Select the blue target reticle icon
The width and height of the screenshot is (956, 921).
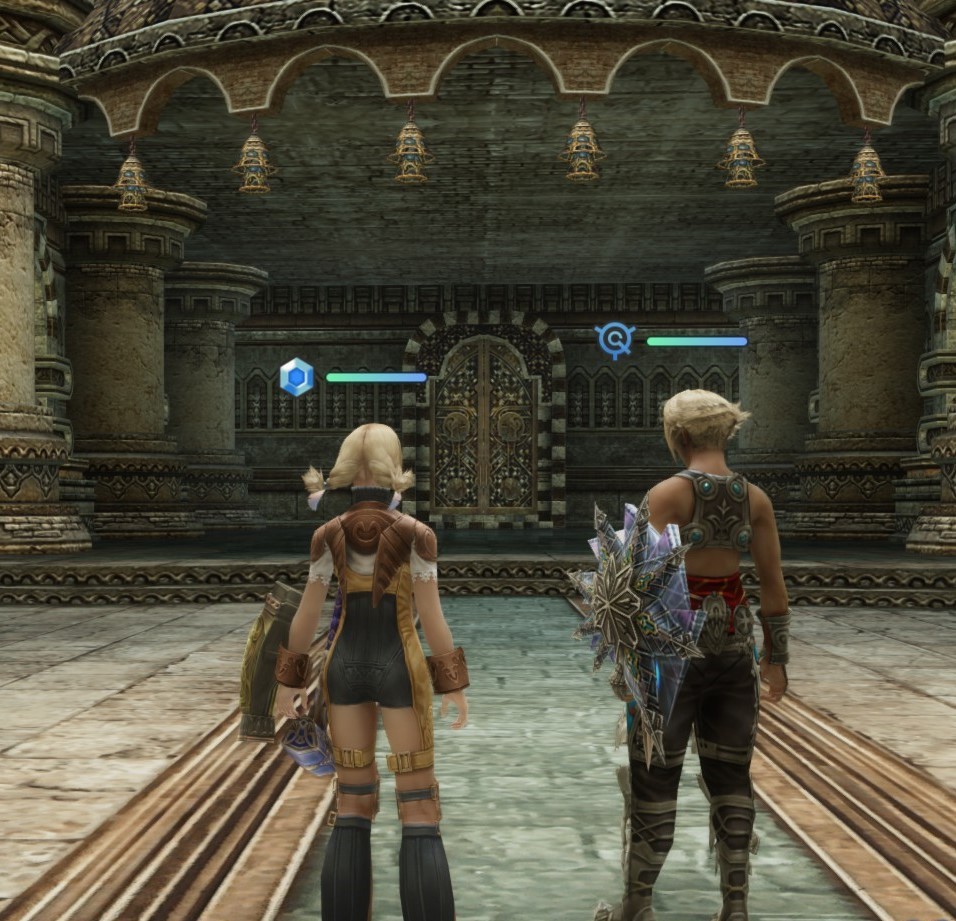(615, 340)
